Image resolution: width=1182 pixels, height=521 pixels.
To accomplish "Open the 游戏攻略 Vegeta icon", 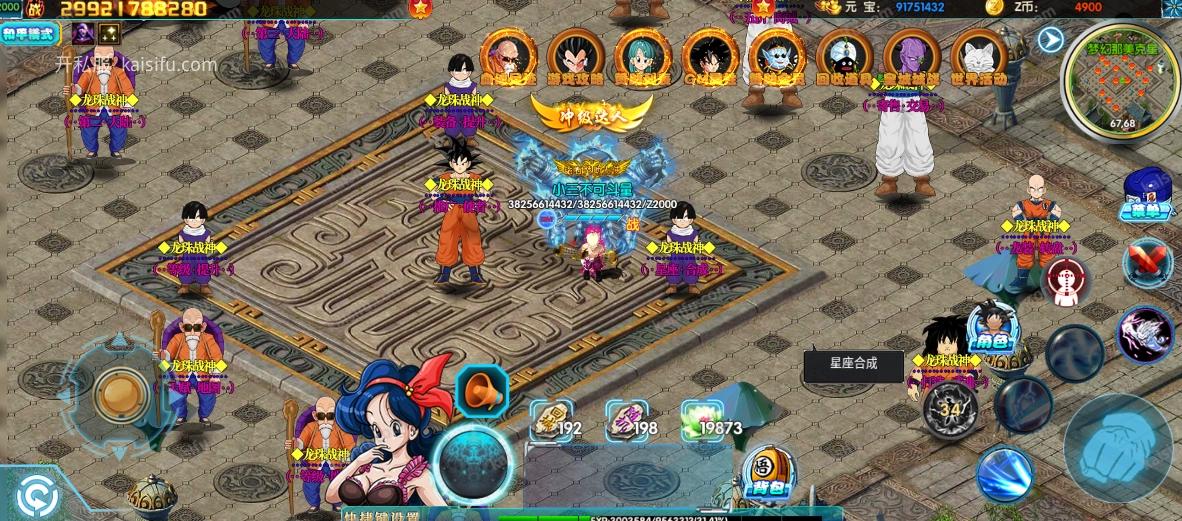I will click(x=575, y=57).
